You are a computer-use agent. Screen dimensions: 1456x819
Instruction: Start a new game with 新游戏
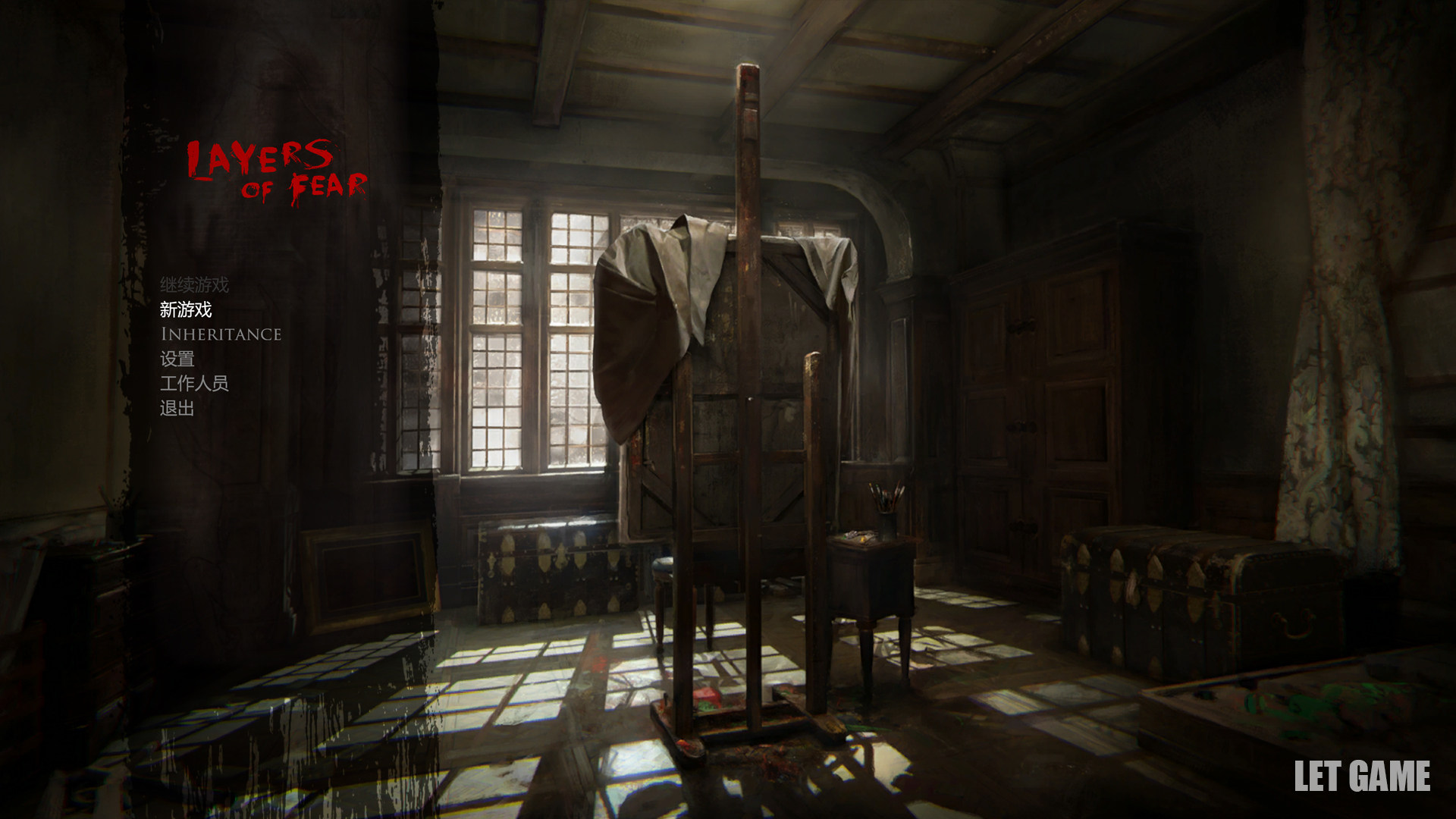pos(186,309)
